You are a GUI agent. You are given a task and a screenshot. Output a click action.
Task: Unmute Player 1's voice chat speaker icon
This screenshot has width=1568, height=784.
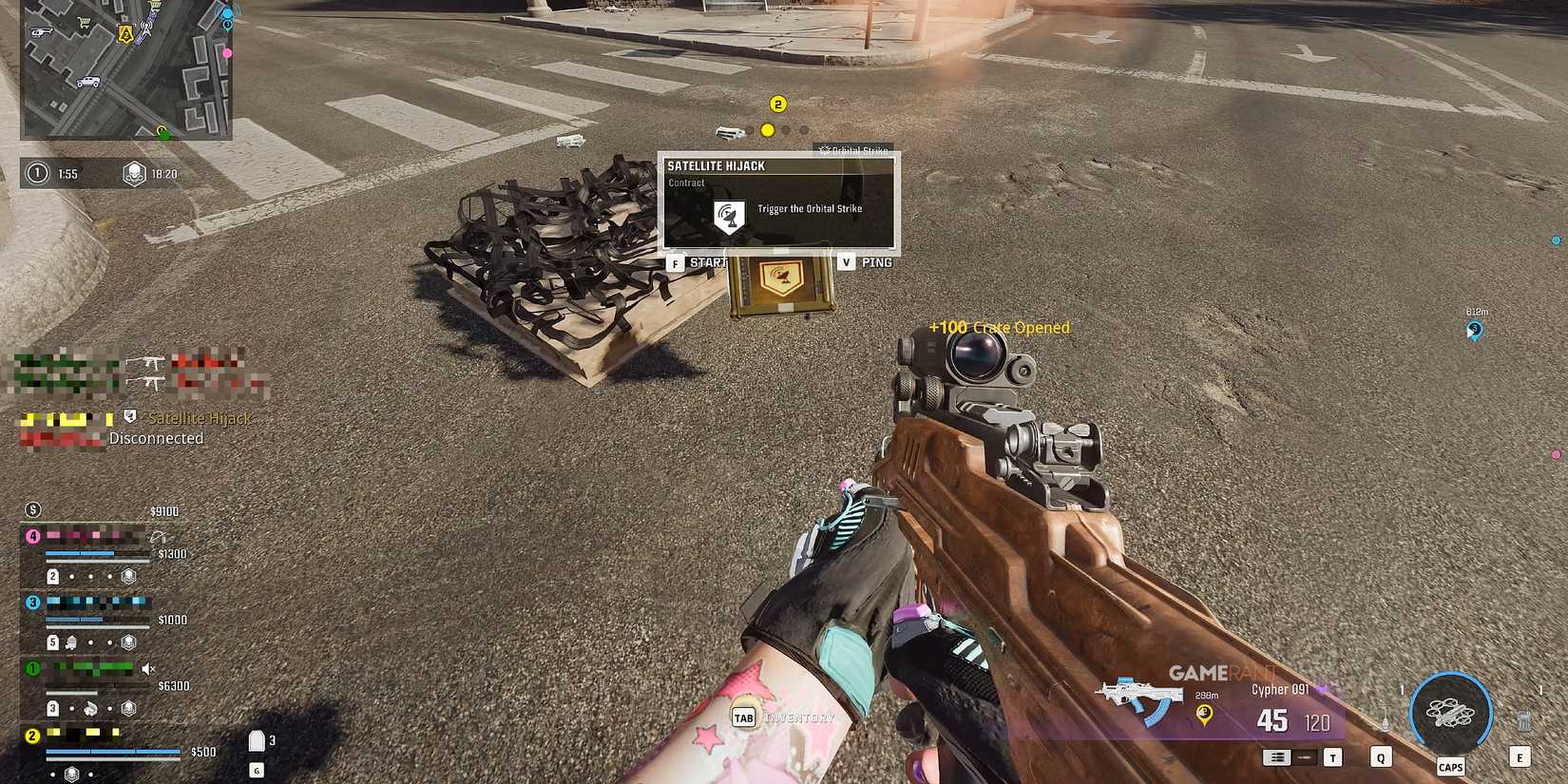coord(148,669)
